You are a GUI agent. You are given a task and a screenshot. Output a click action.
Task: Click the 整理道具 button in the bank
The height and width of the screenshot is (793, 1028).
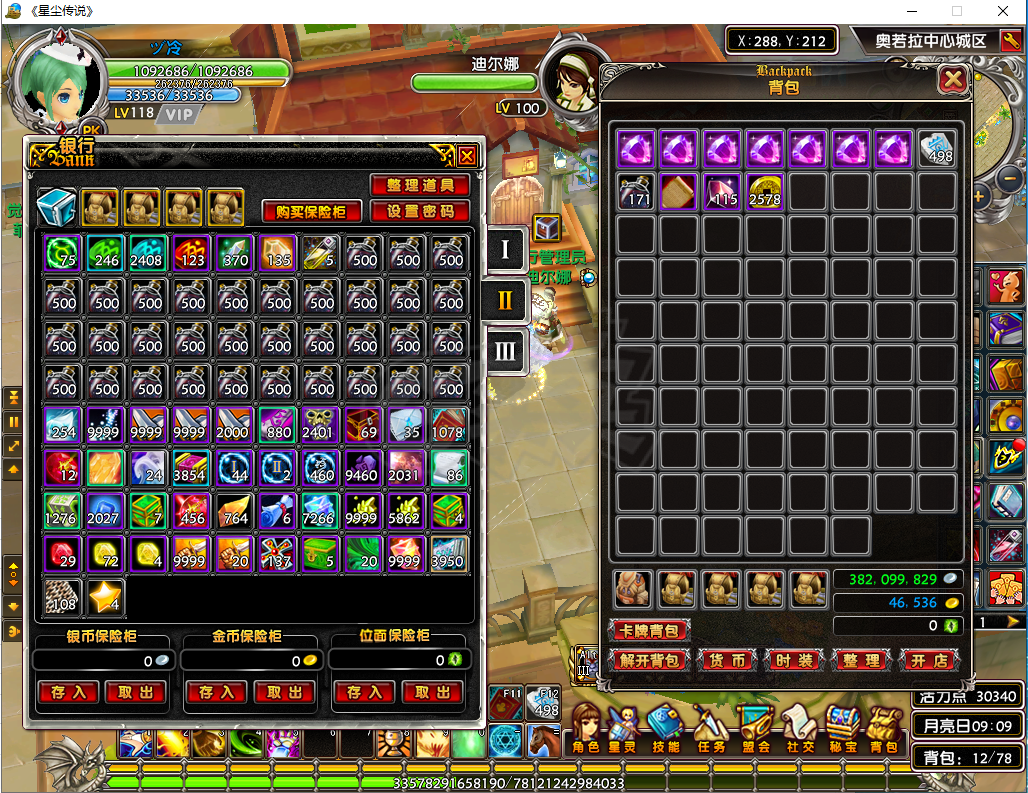[x=420, y=186]
